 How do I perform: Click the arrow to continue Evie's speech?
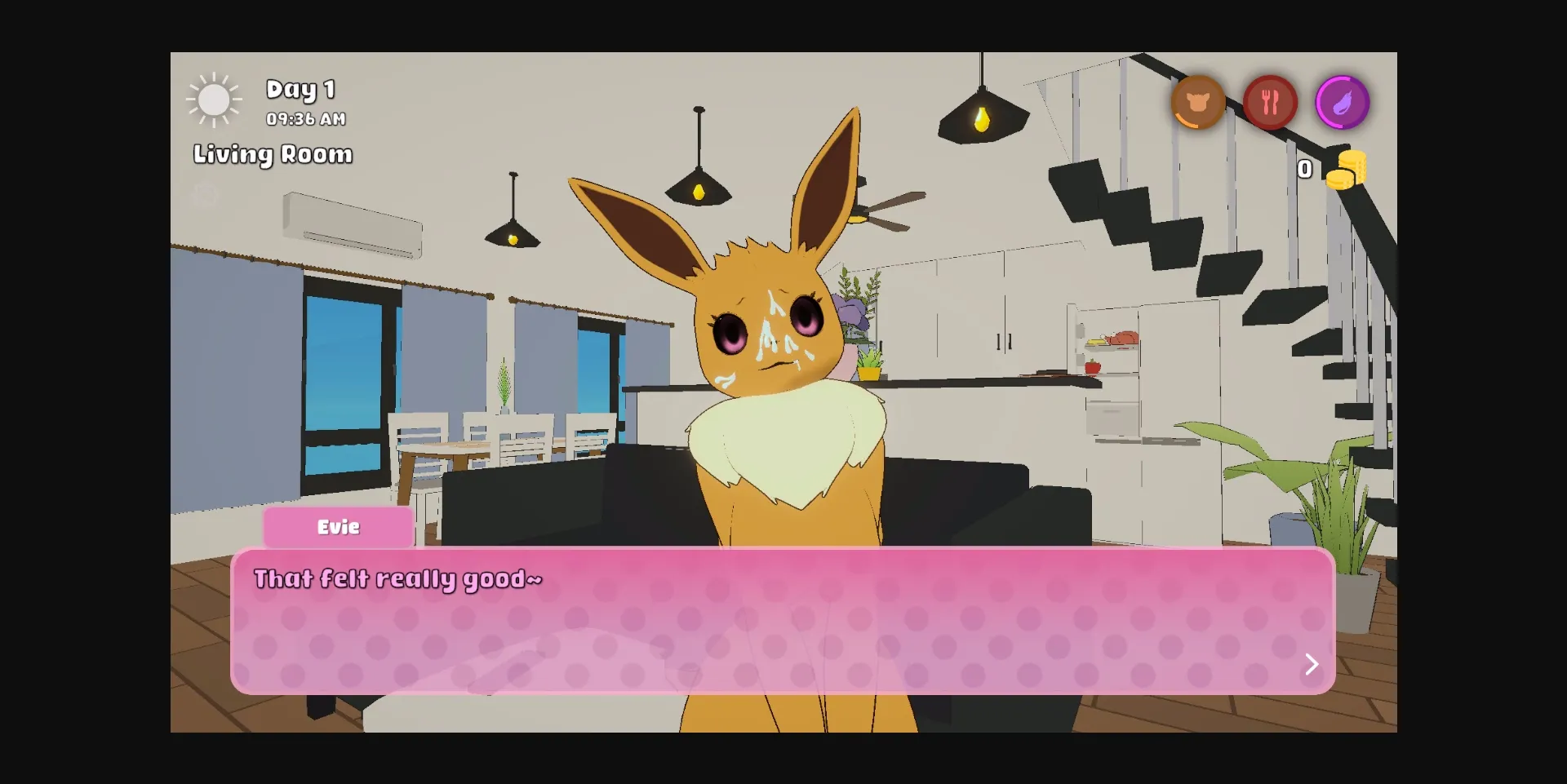(x=1312, y=664)
